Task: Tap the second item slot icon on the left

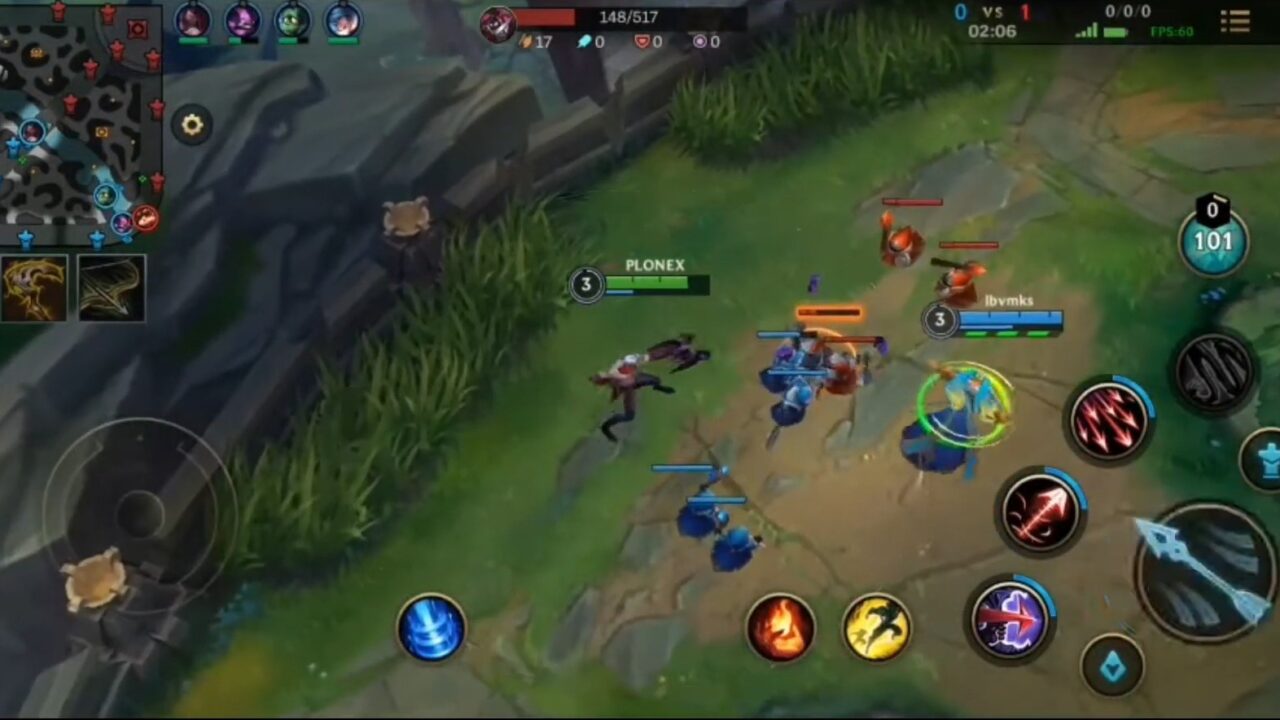Action: 111,288
